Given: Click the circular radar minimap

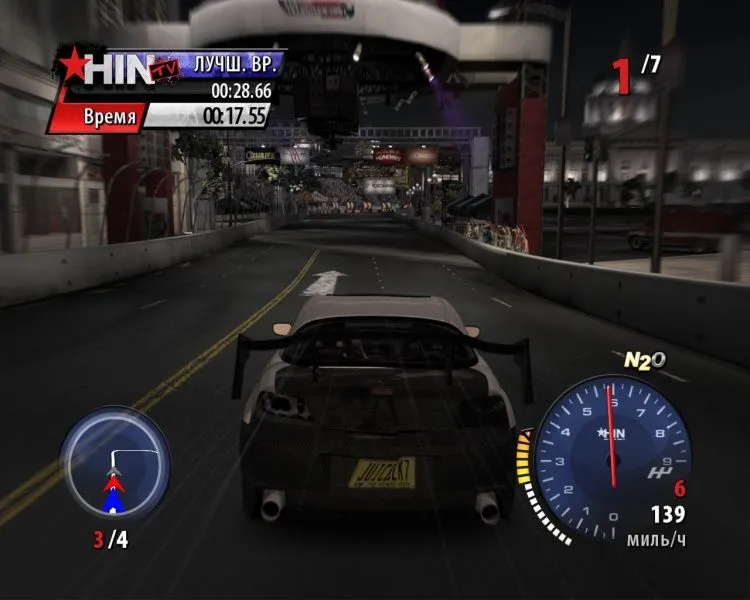Looking at the screenshot, I should pos(114,463).
